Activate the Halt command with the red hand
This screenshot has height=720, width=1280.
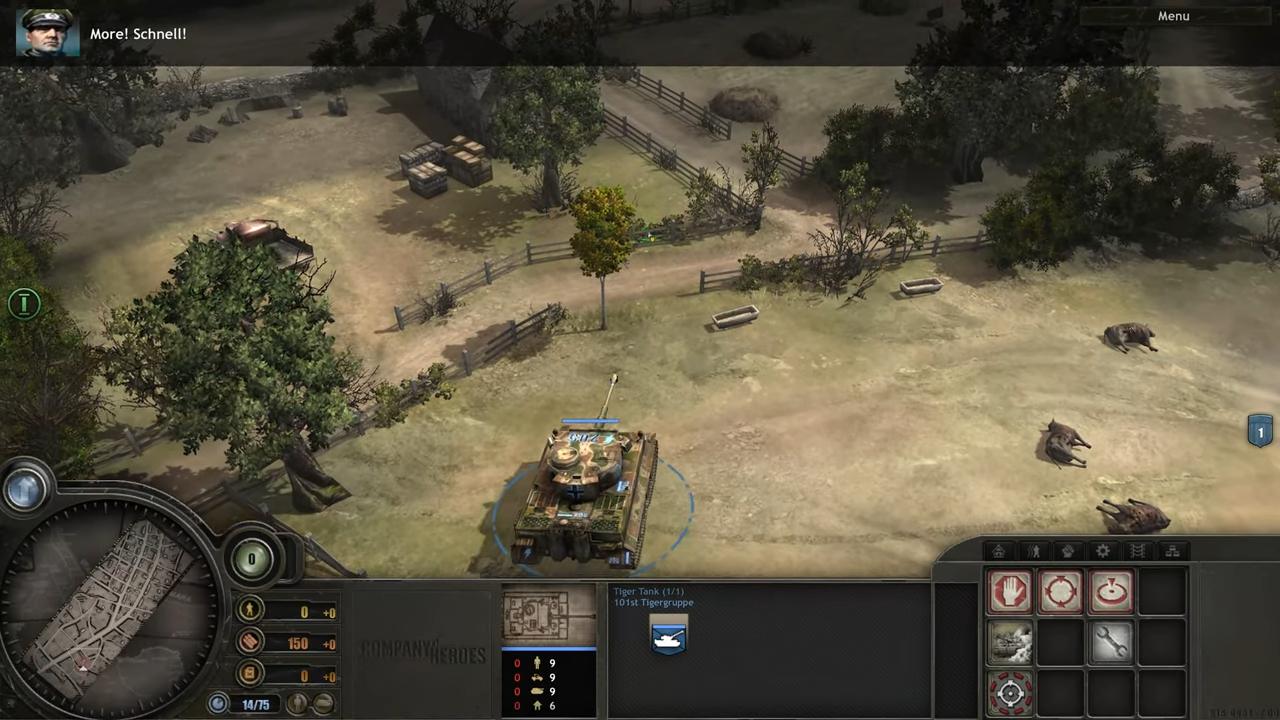1010,591
